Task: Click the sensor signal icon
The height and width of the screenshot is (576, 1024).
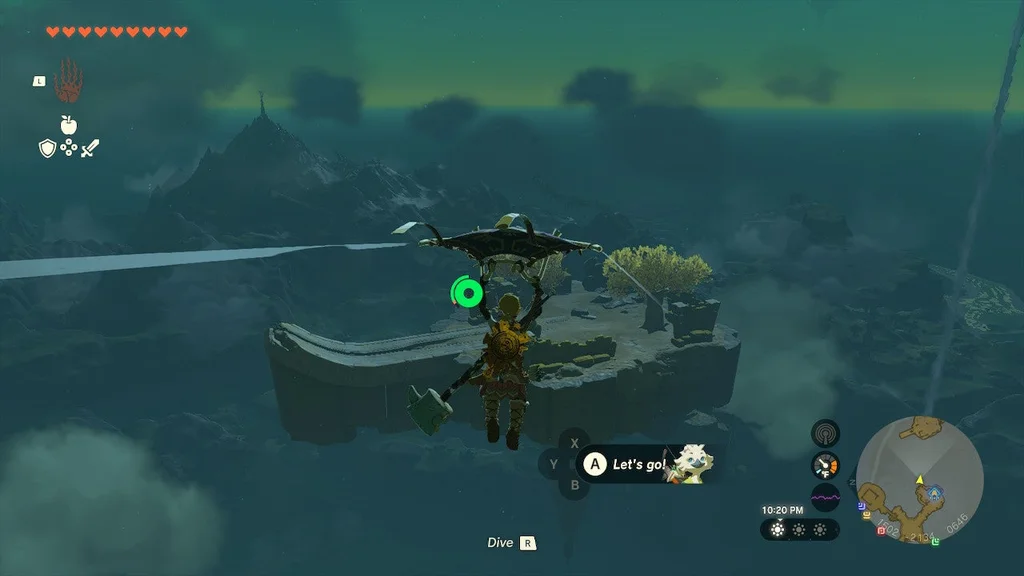Action: 825,434
